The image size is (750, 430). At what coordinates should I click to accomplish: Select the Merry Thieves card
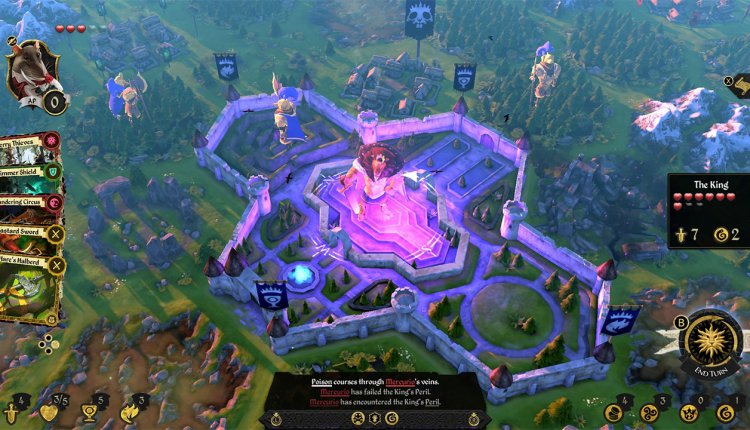point(30,146)
